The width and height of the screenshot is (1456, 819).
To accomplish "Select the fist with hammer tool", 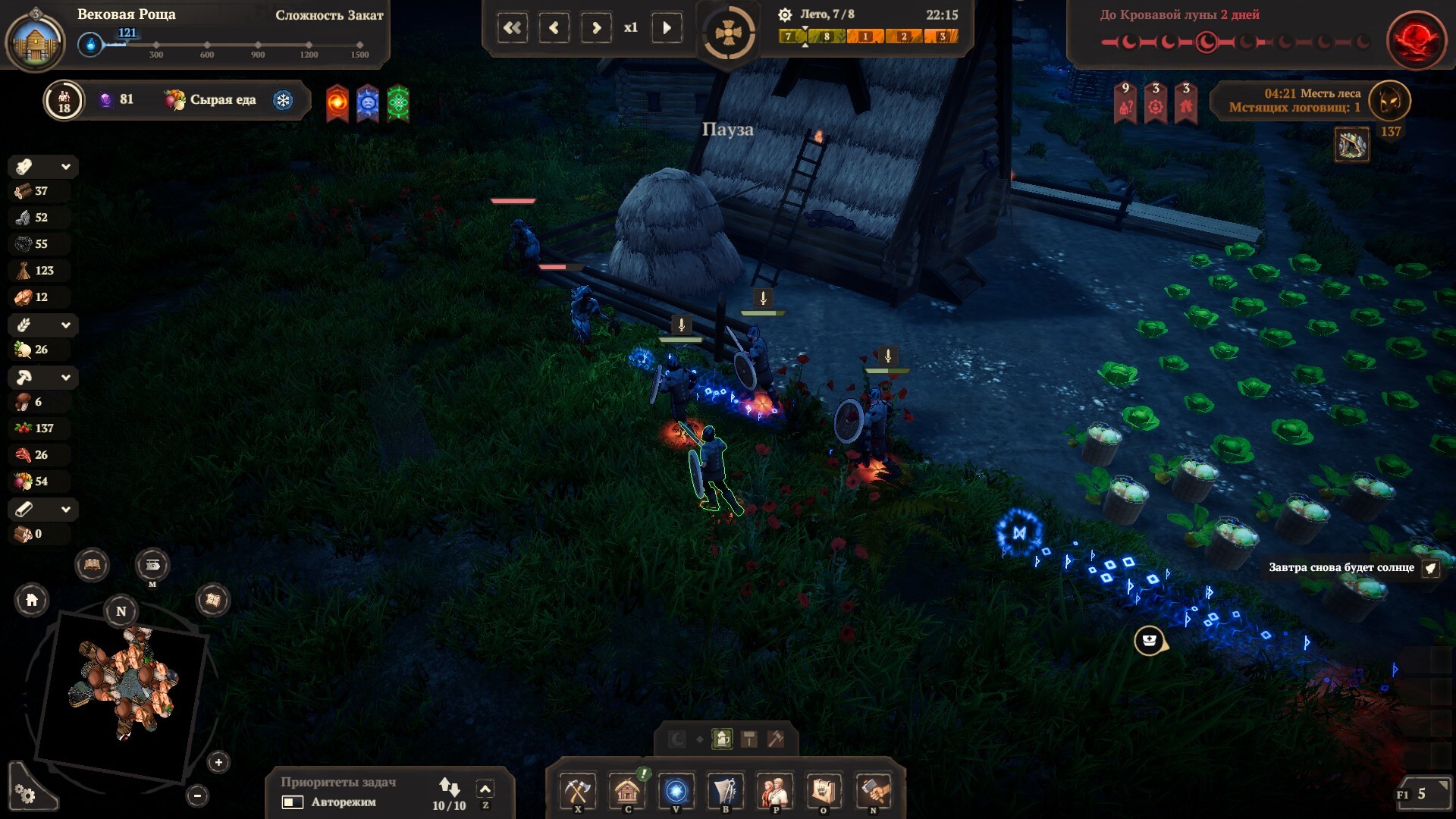I will pos(873,792).
